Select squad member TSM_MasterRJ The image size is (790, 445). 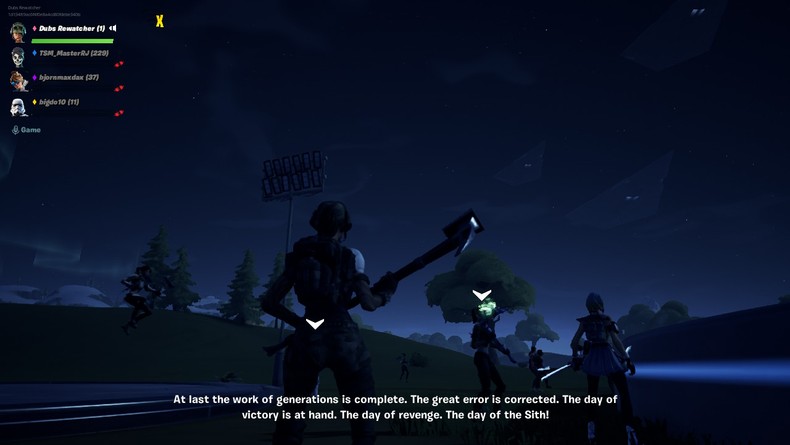pos(73,53)
